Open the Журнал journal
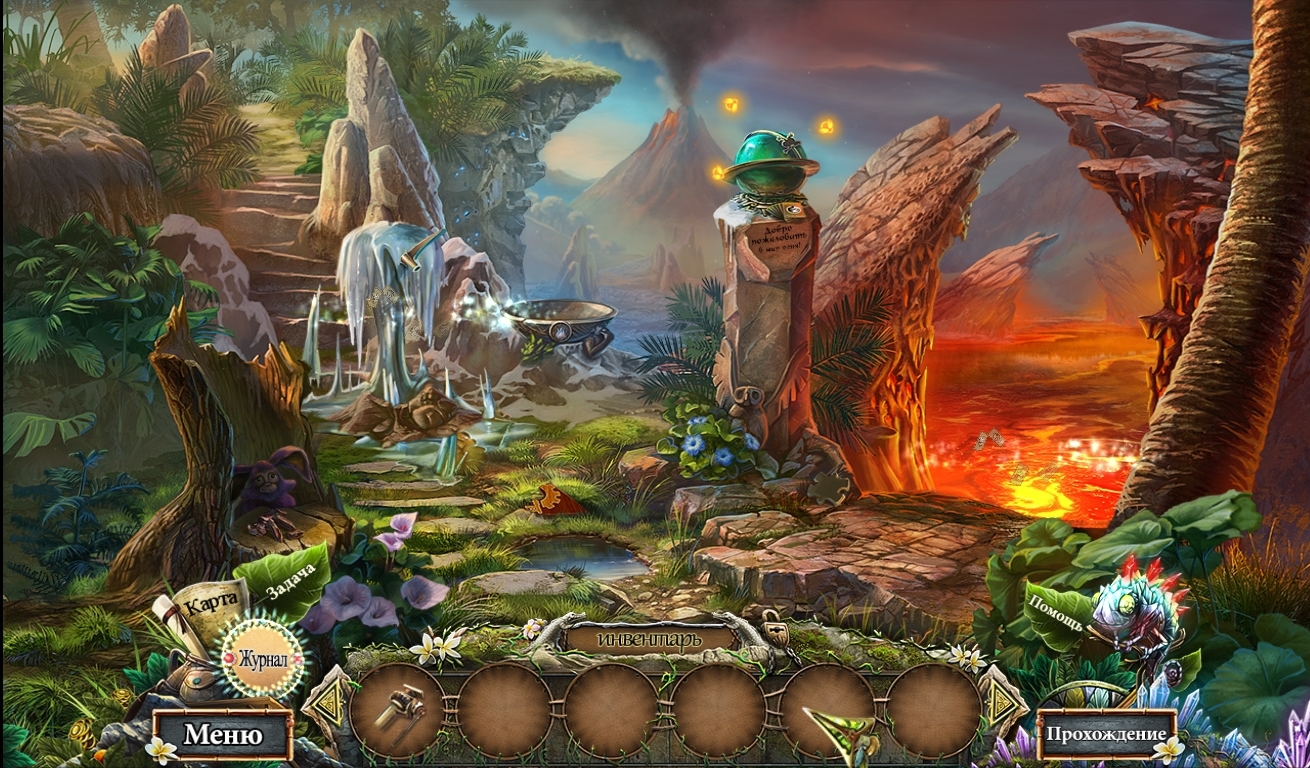This screenshot has width=1310, height=768. coord(263,659)
